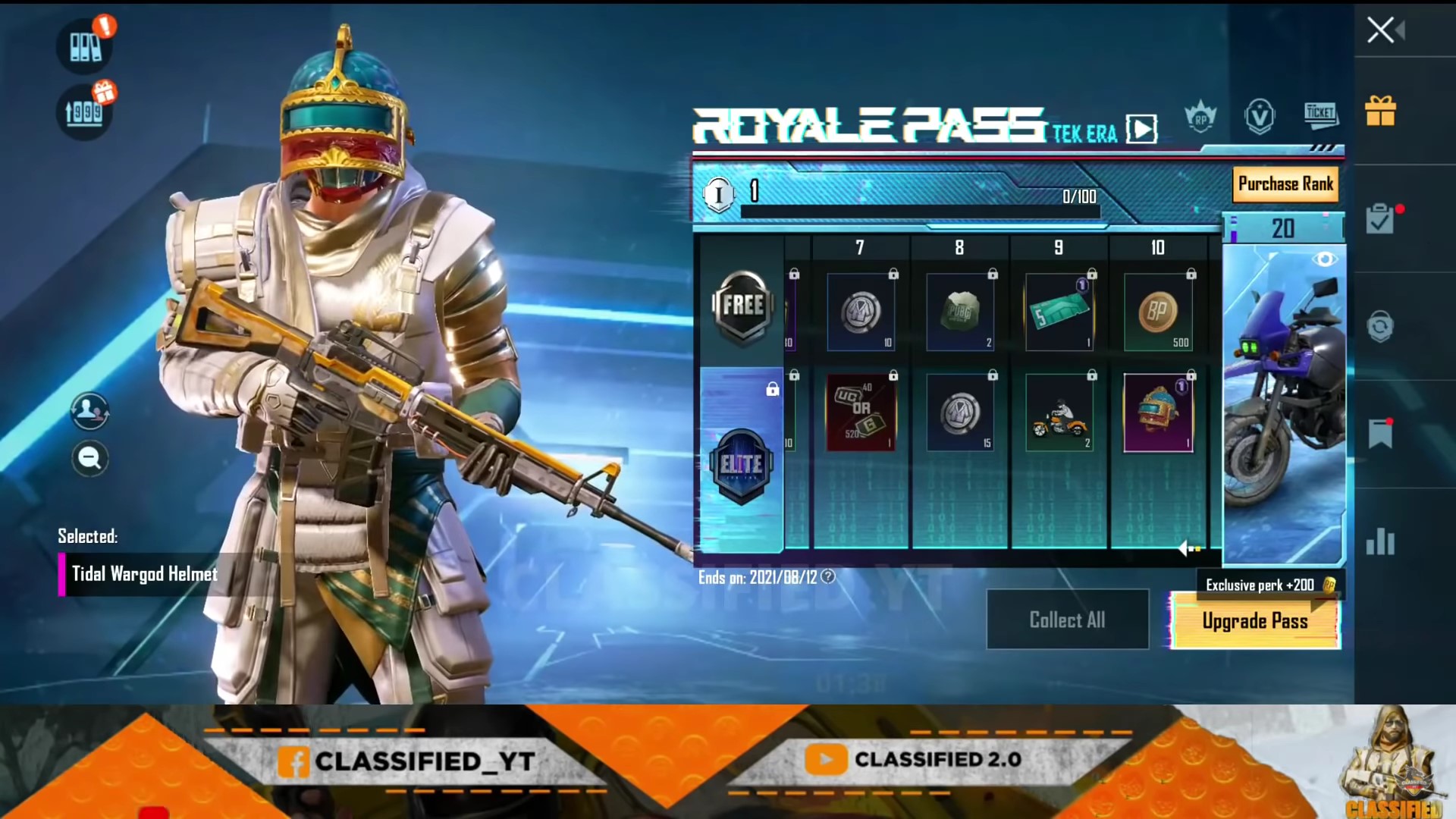Click the Upgrade Pass button
The image size is (1456, 819).
click(x=1255, y=621)
